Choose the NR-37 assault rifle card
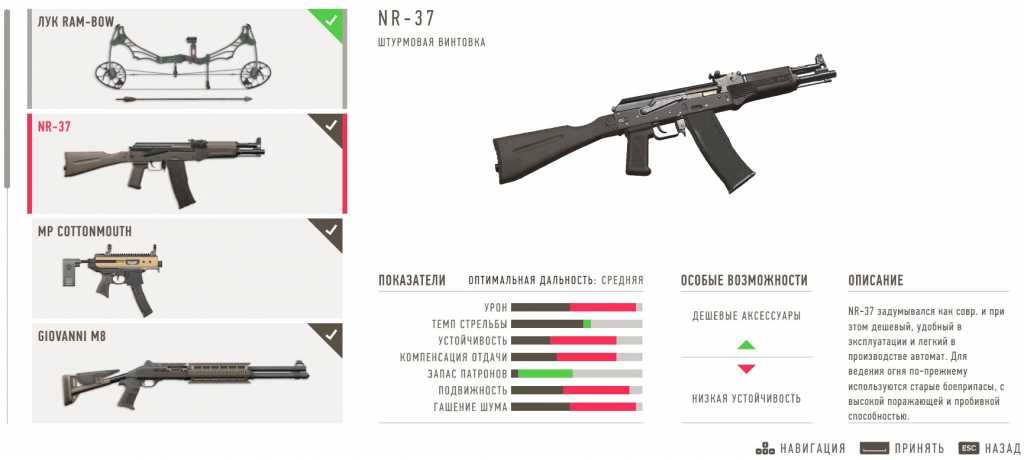This screenshot has height=460, width=1024. [x=188, y=164]
